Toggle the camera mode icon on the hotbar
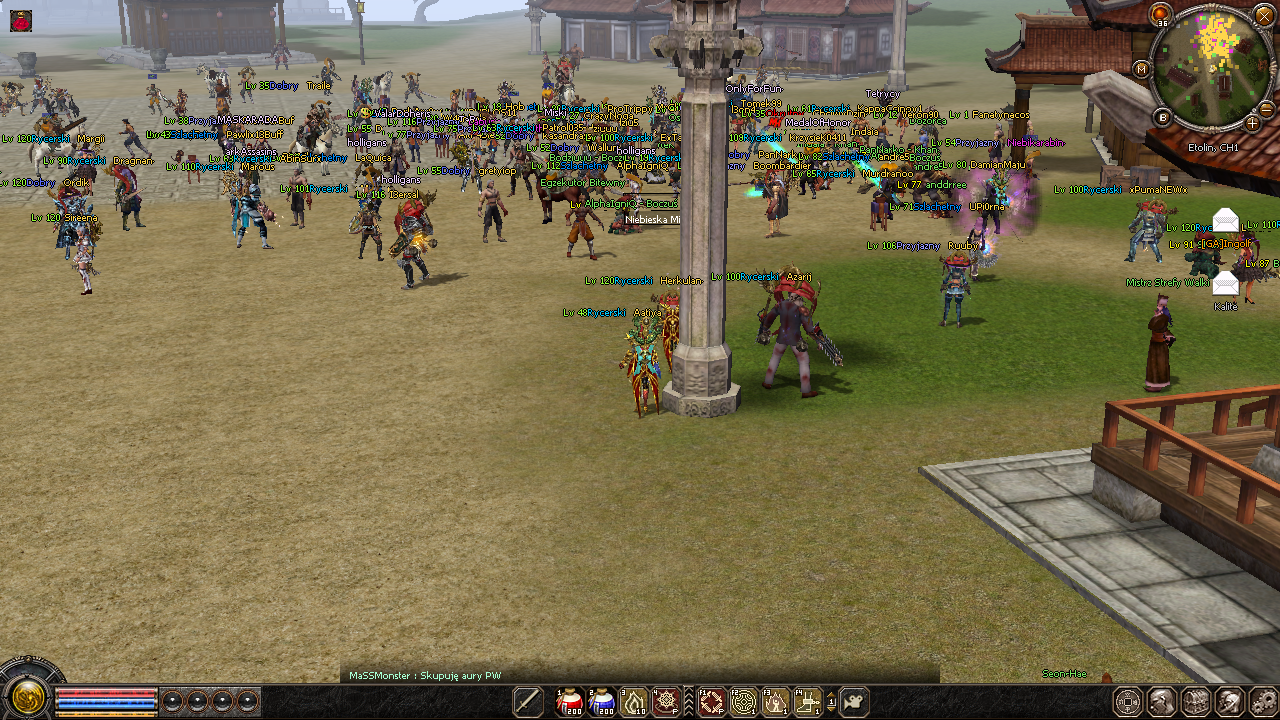The image size is (1280, 720). click(855, 702)
